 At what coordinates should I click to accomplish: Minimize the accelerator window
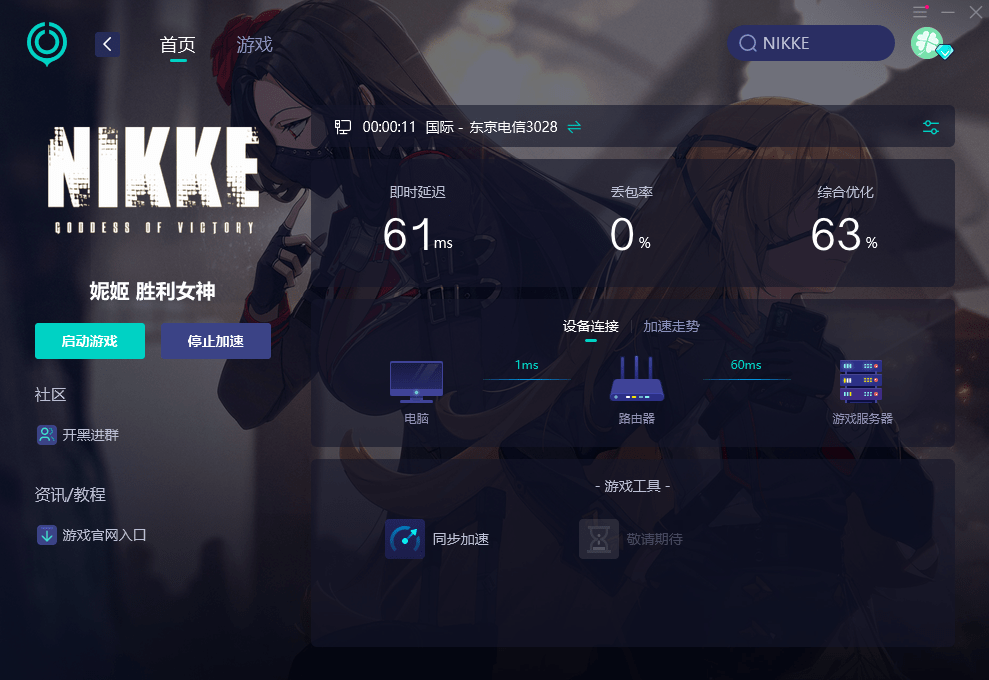pyautogui.click(x=948, y=12)
